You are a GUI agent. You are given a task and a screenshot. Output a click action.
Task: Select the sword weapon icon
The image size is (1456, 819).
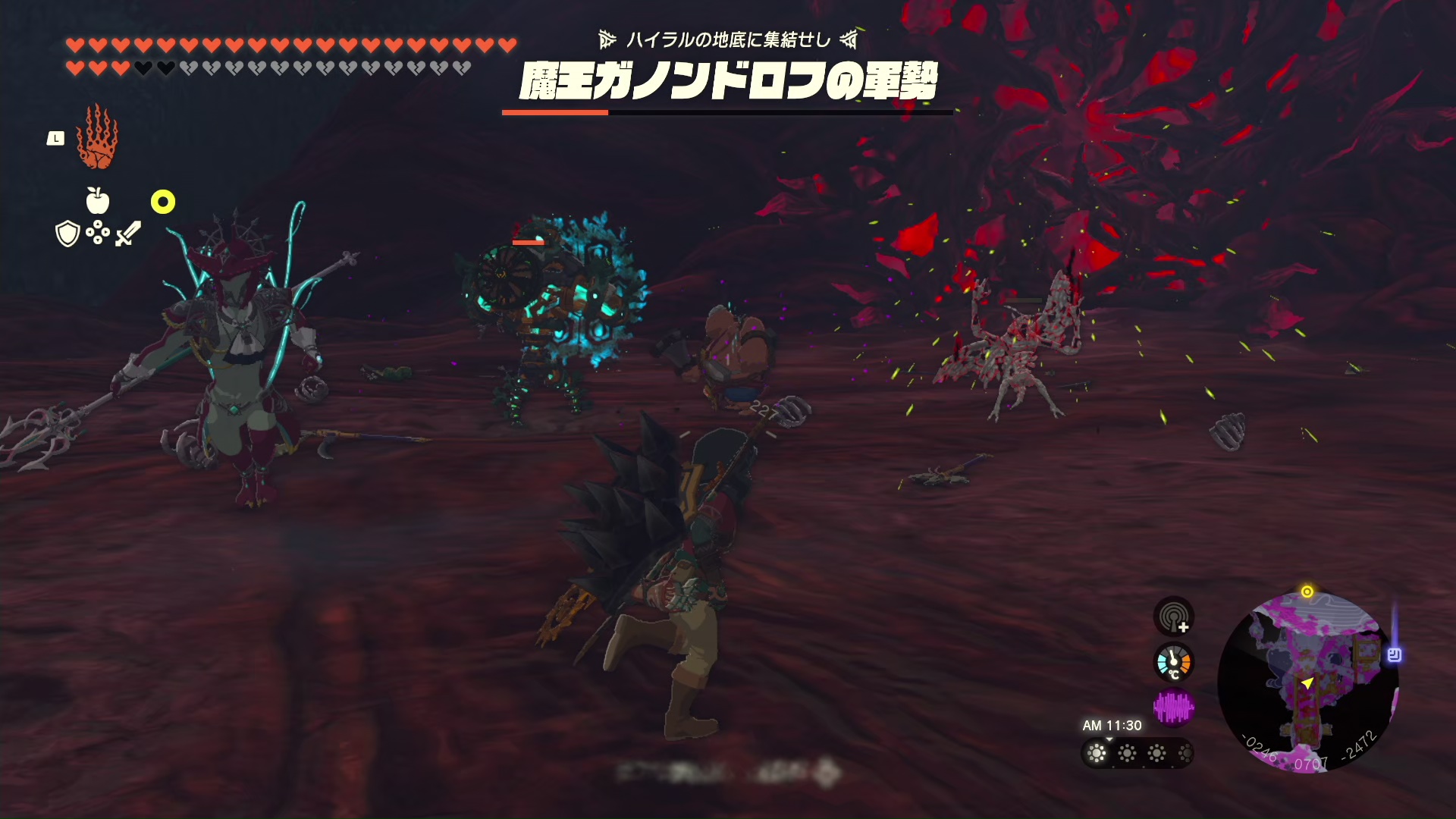128,234
